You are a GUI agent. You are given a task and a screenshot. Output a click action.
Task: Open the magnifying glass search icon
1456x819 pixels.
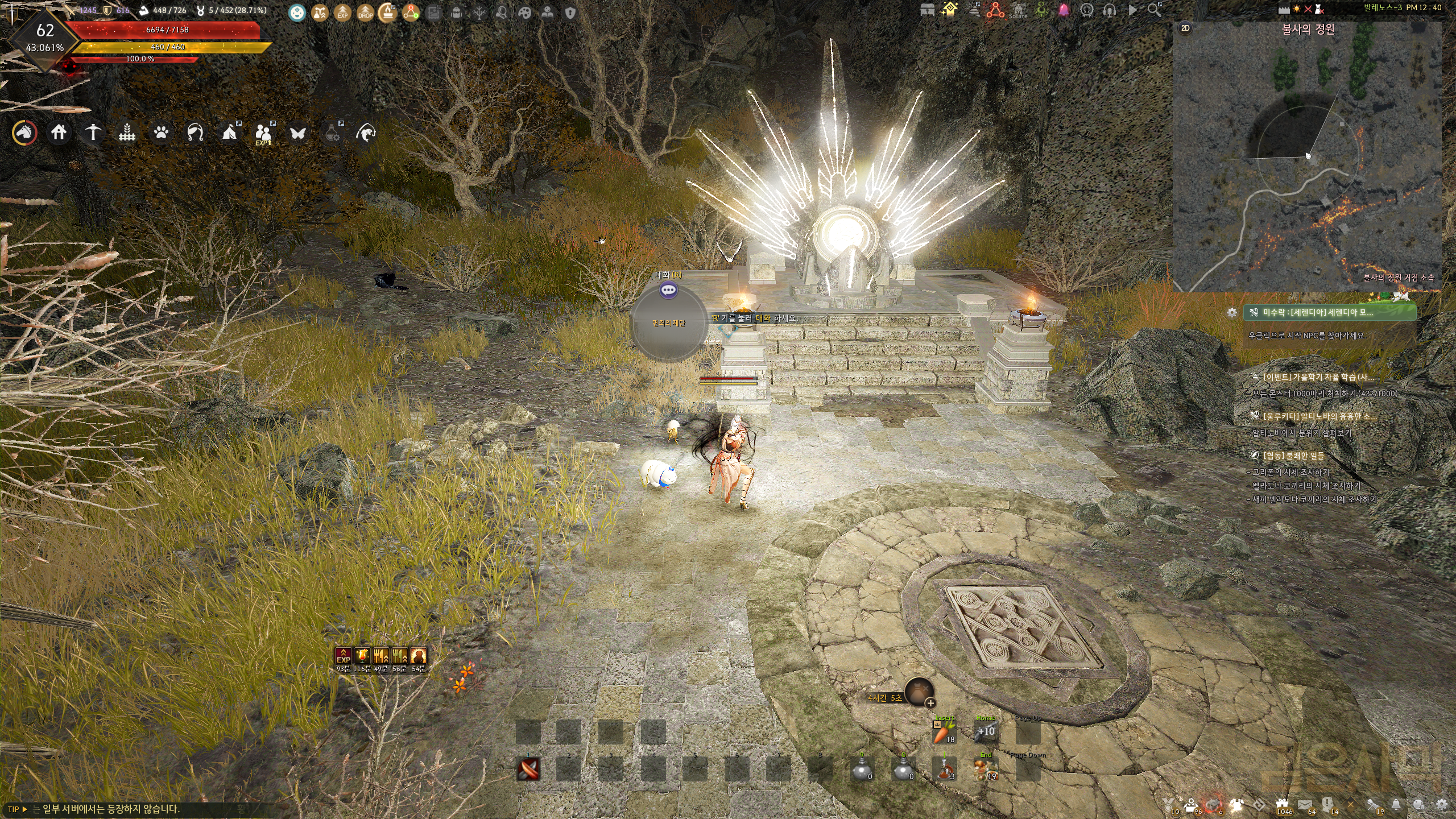pyautogui.click(x=1154, y=10)
